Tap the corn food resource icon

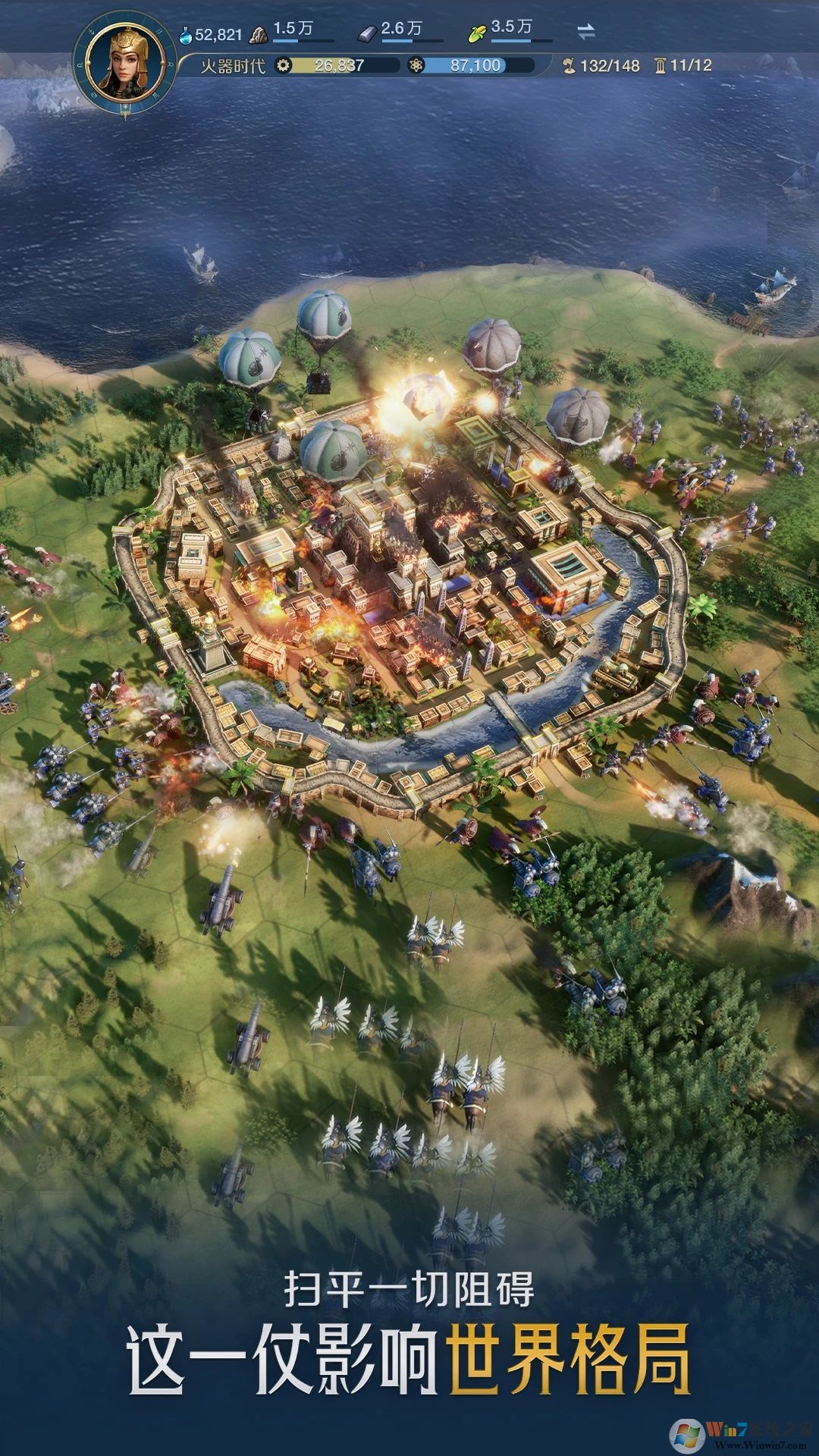pyautogui.click(x=477, y=33)
